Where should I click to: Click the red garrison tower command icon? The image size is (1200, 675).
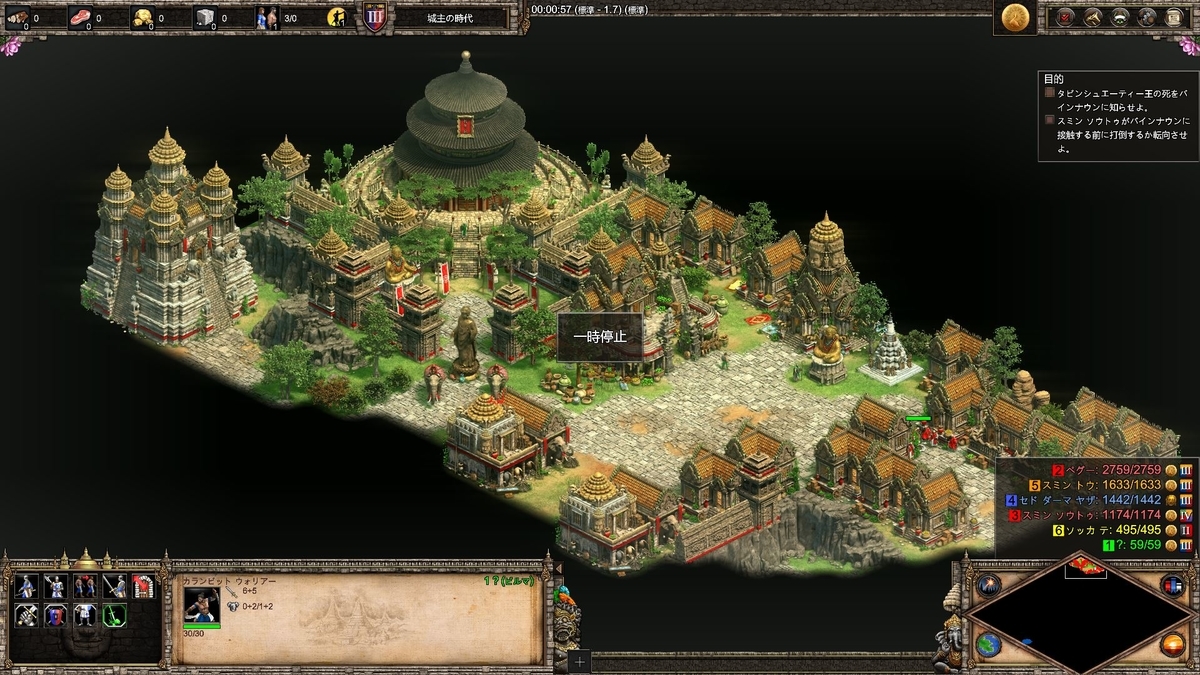(x=143, y=586)
